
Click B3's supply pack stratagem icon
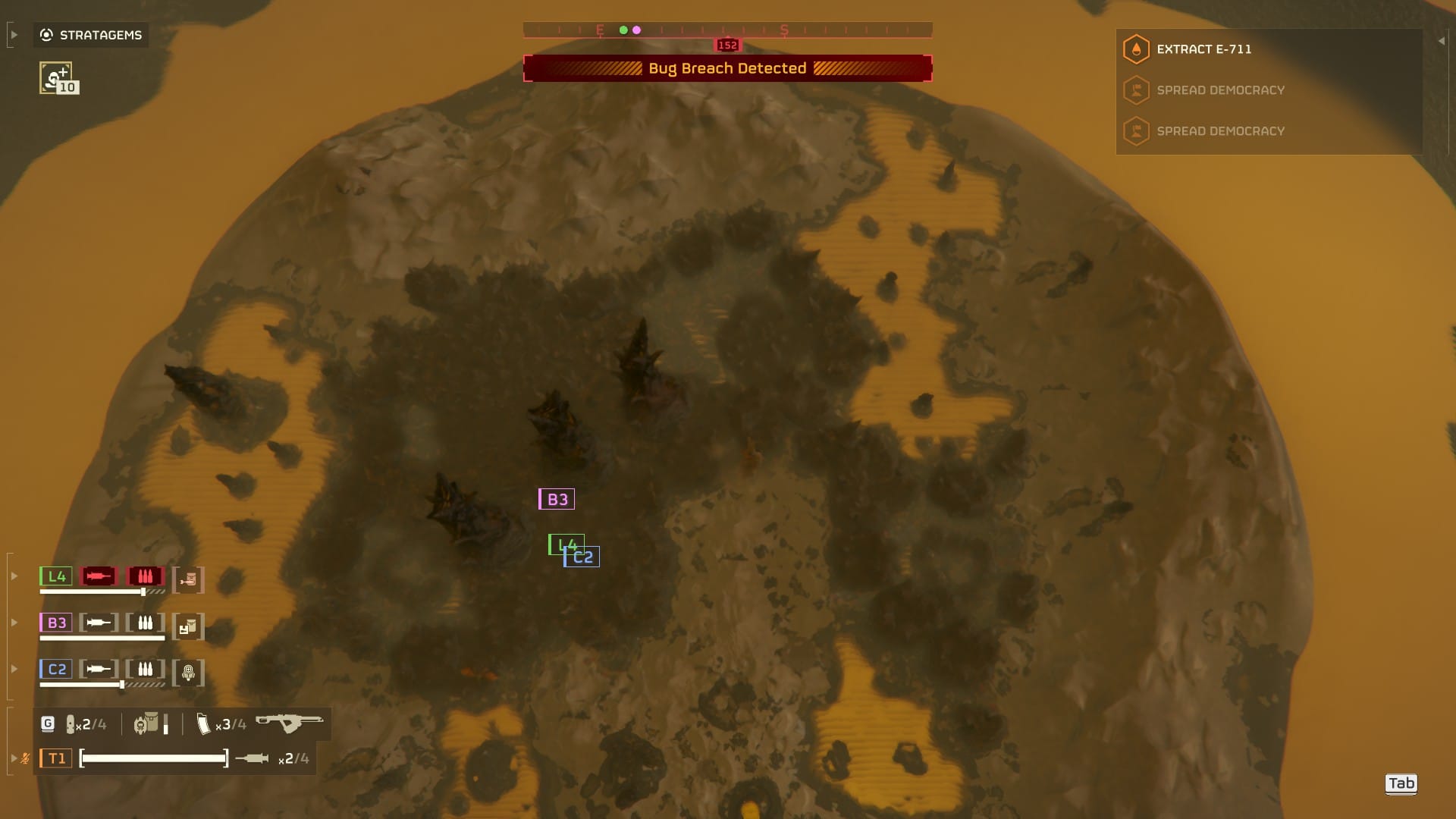pyautogui.click(x=188, y=625)
